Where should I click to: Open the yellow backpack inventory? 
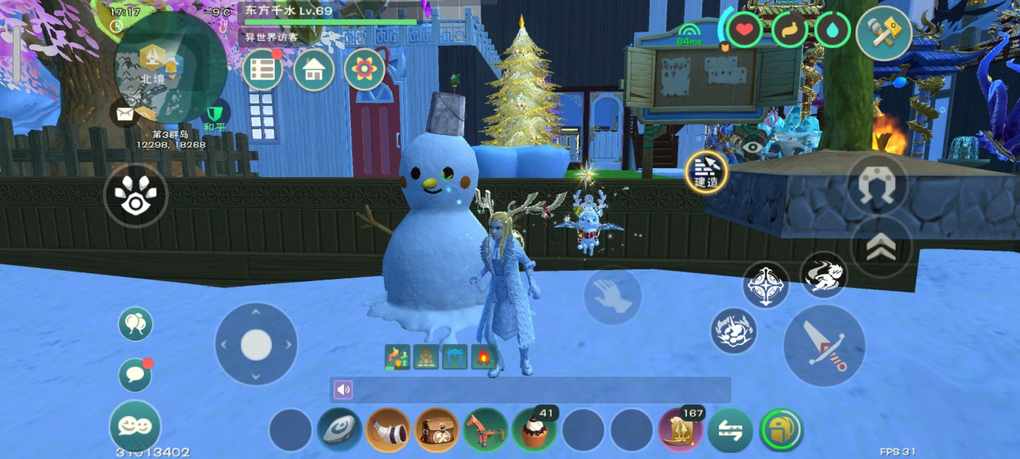(x=781, y=430)
